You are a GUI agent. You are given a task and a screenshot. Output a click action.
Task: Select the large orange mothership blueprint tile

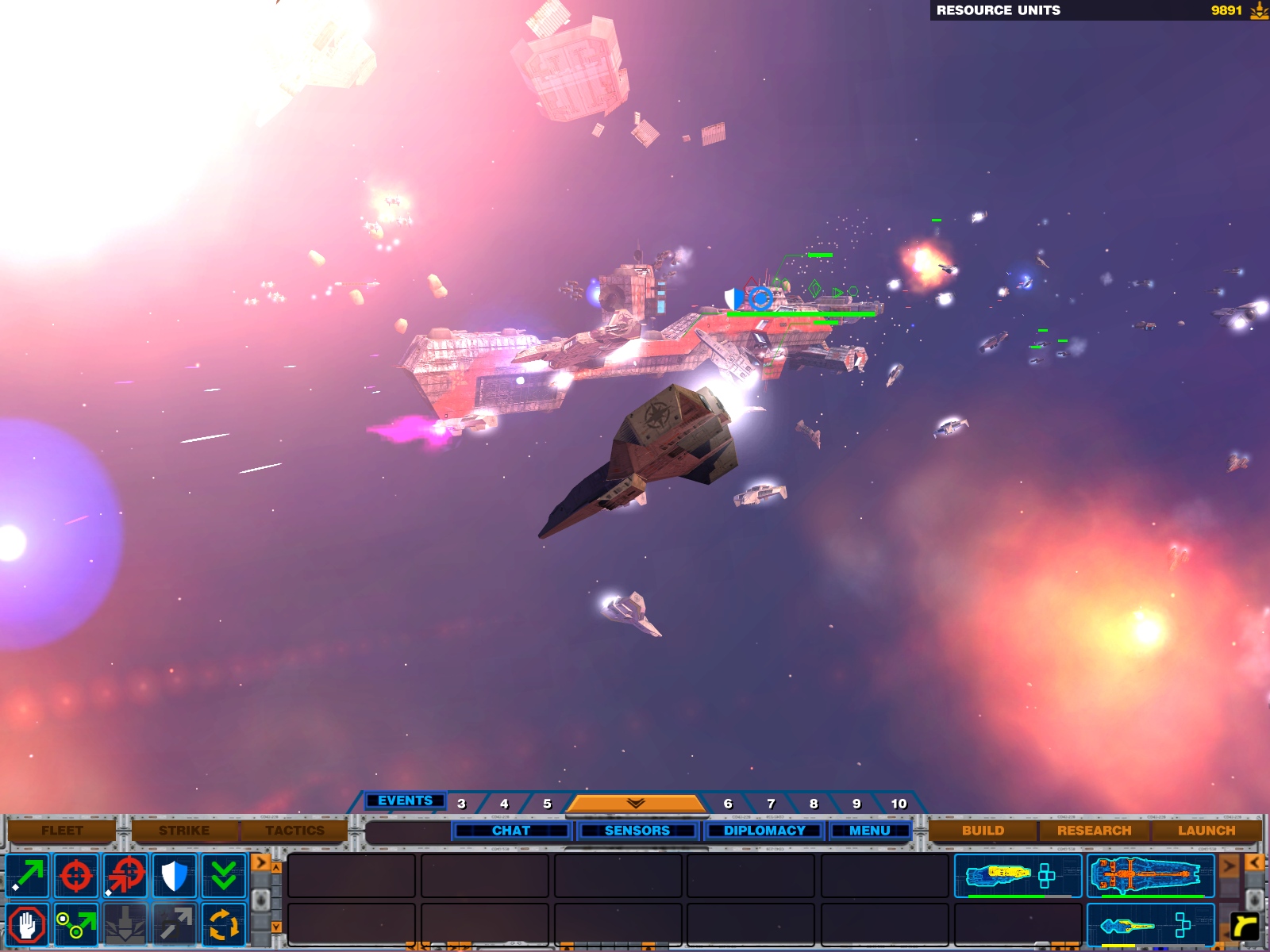pyautogui.click(x=1150, y=876)
